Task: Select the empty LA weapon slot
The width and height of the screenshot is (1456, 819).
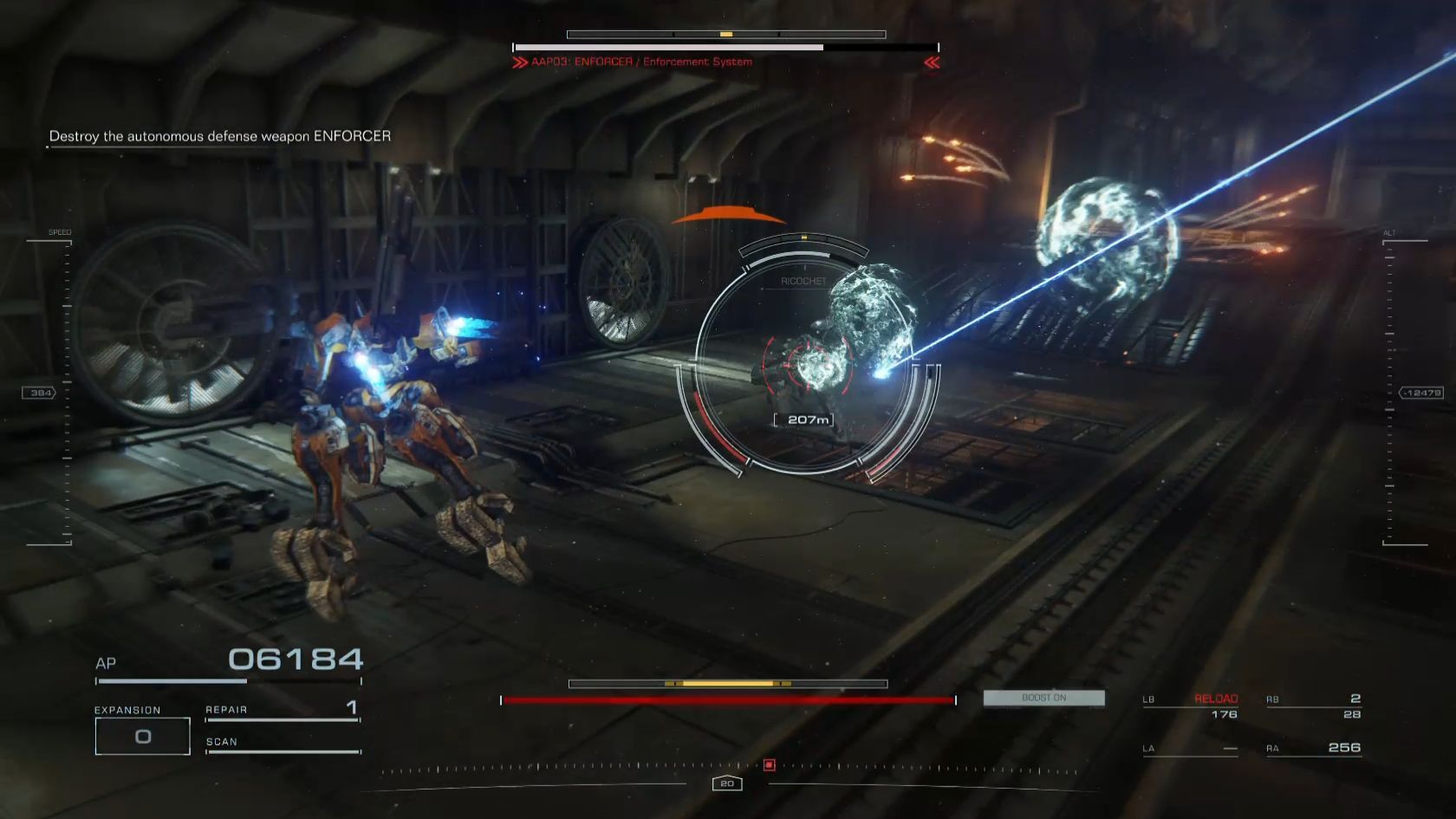Action: [1191, 748]
